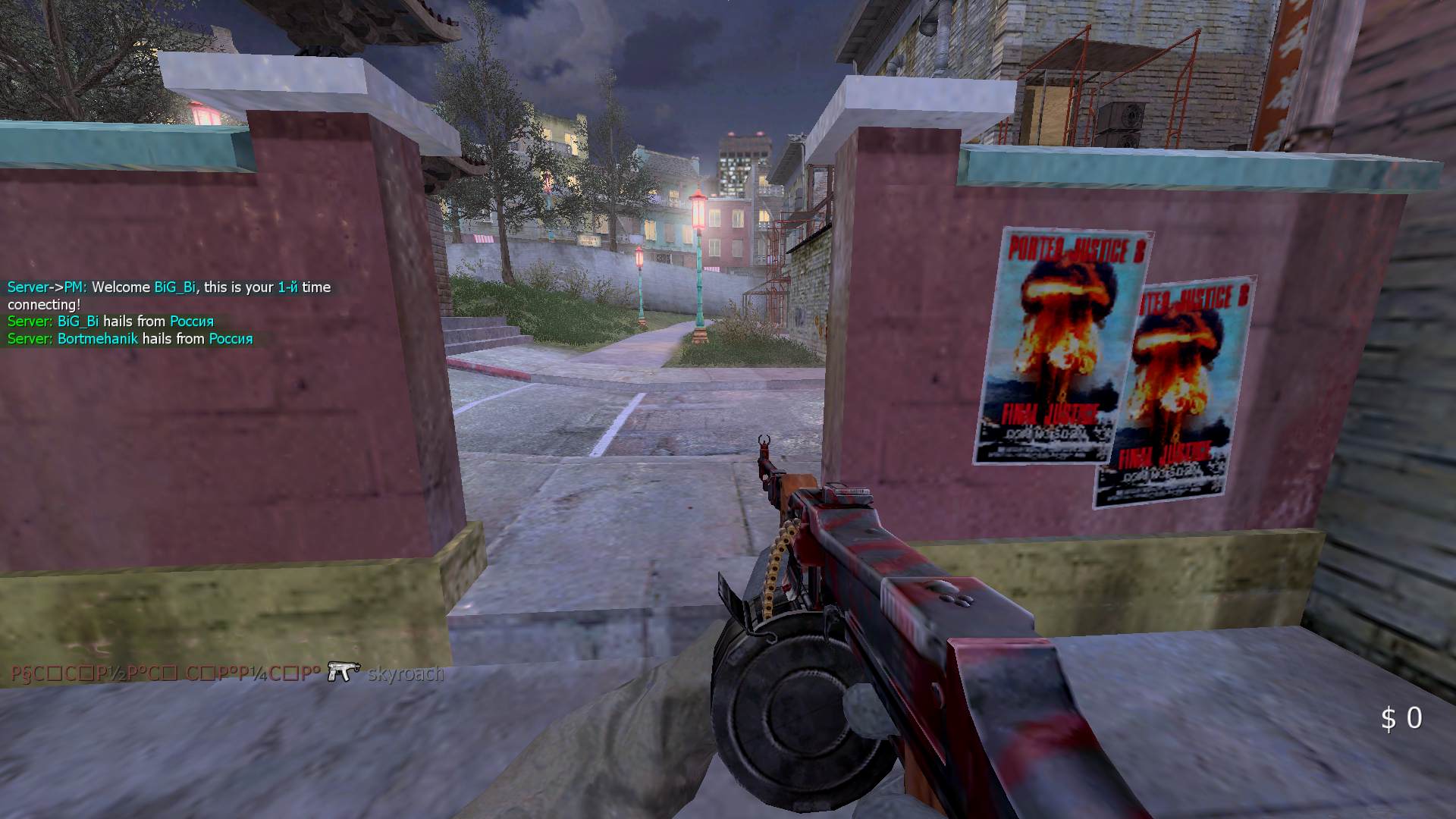Click the SMG weapon icon in the kill feed
Image resolution: width=1456 pixels, height=819 pixels.
(343, 673)
